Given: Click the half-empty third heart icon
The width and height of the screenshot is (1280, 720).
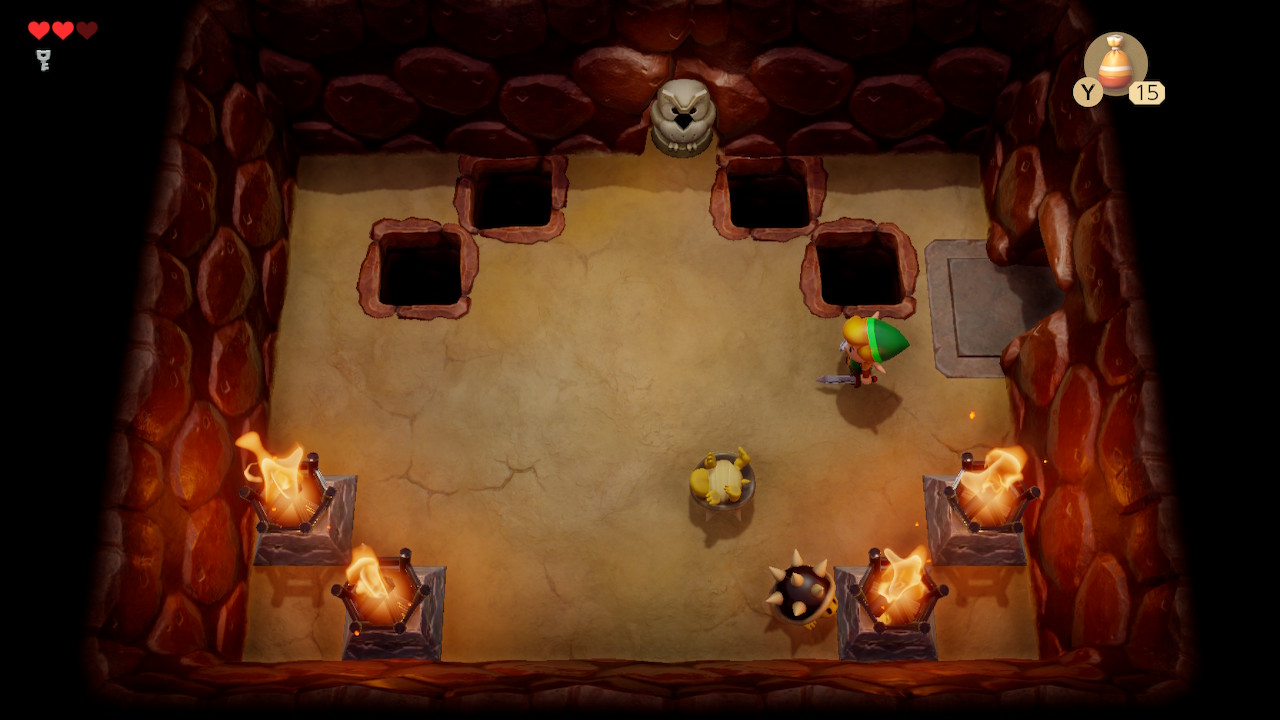Looking at the screenshot, I should click(88, 29).
